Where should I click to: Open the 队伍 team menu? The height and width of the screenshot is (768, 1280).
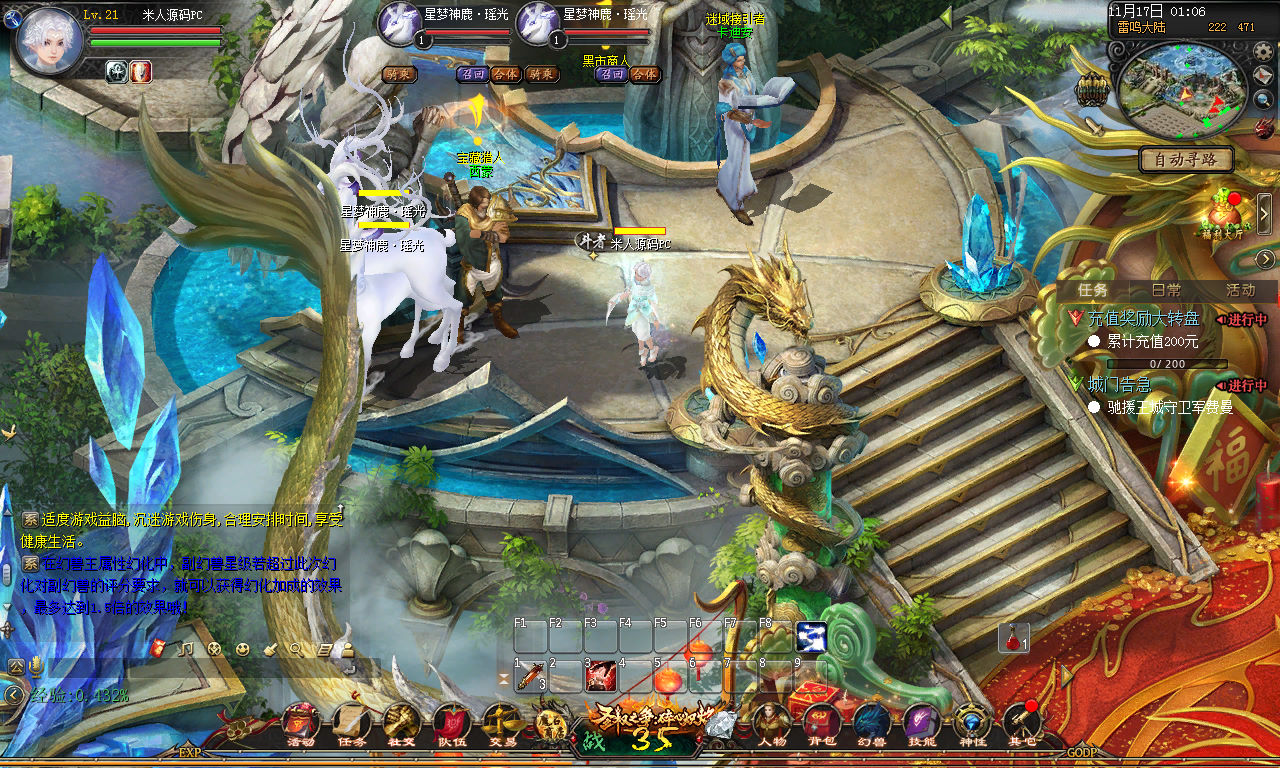click(x=451, y=722)
